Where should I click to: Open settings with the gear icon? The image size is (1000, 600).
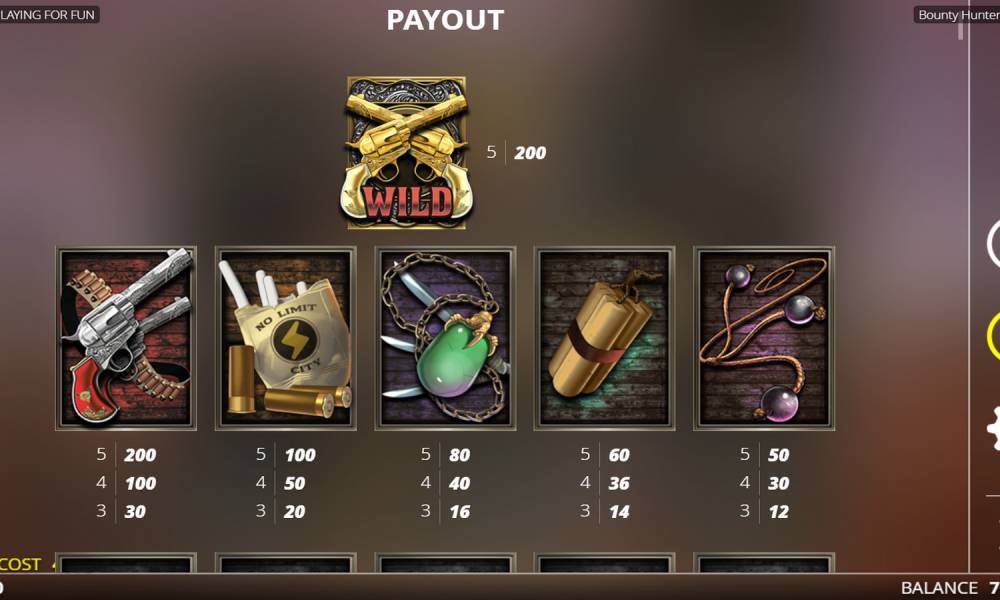pos(994,428)
